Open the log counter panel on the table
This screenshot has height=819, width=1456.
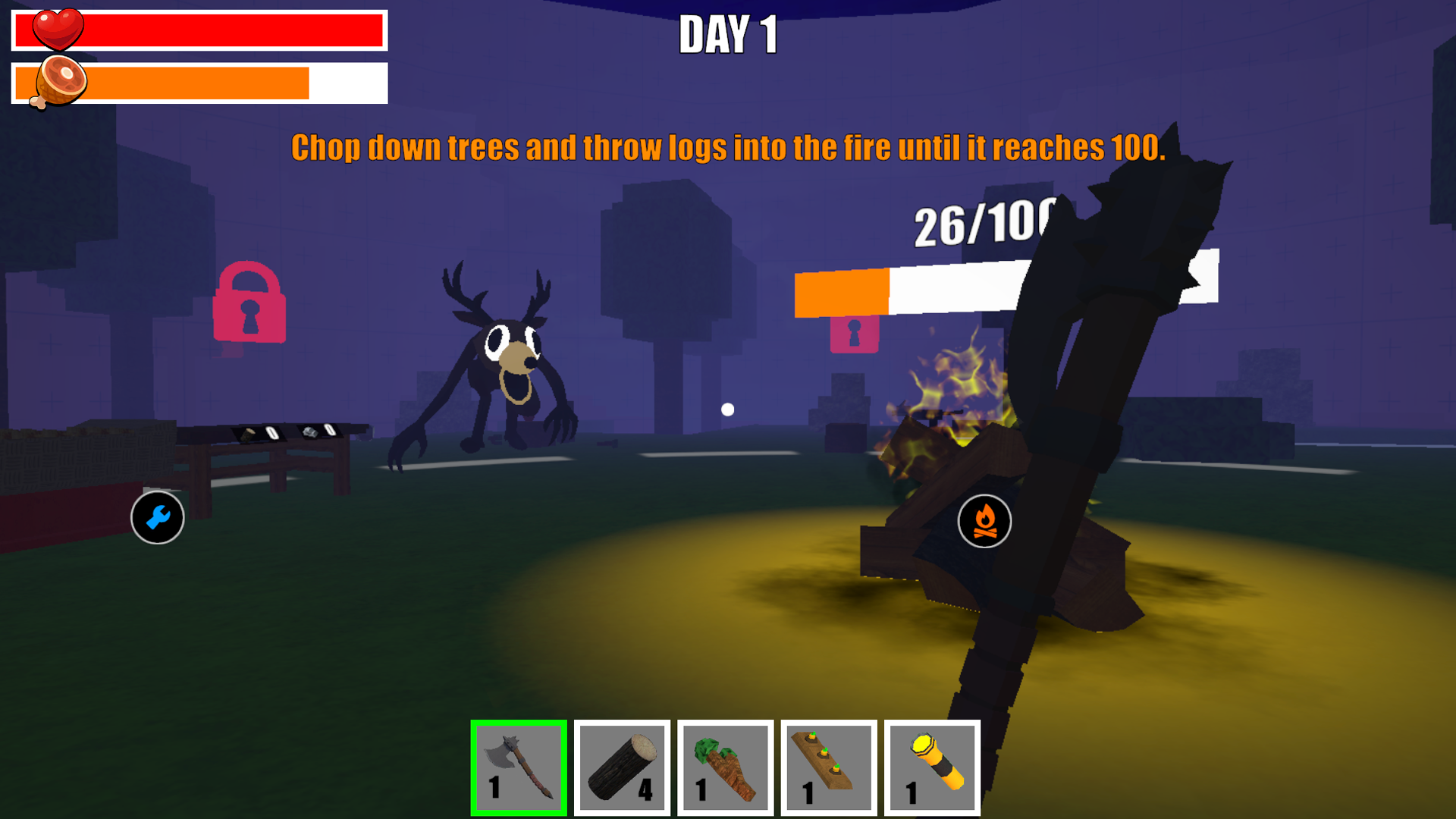258,434
